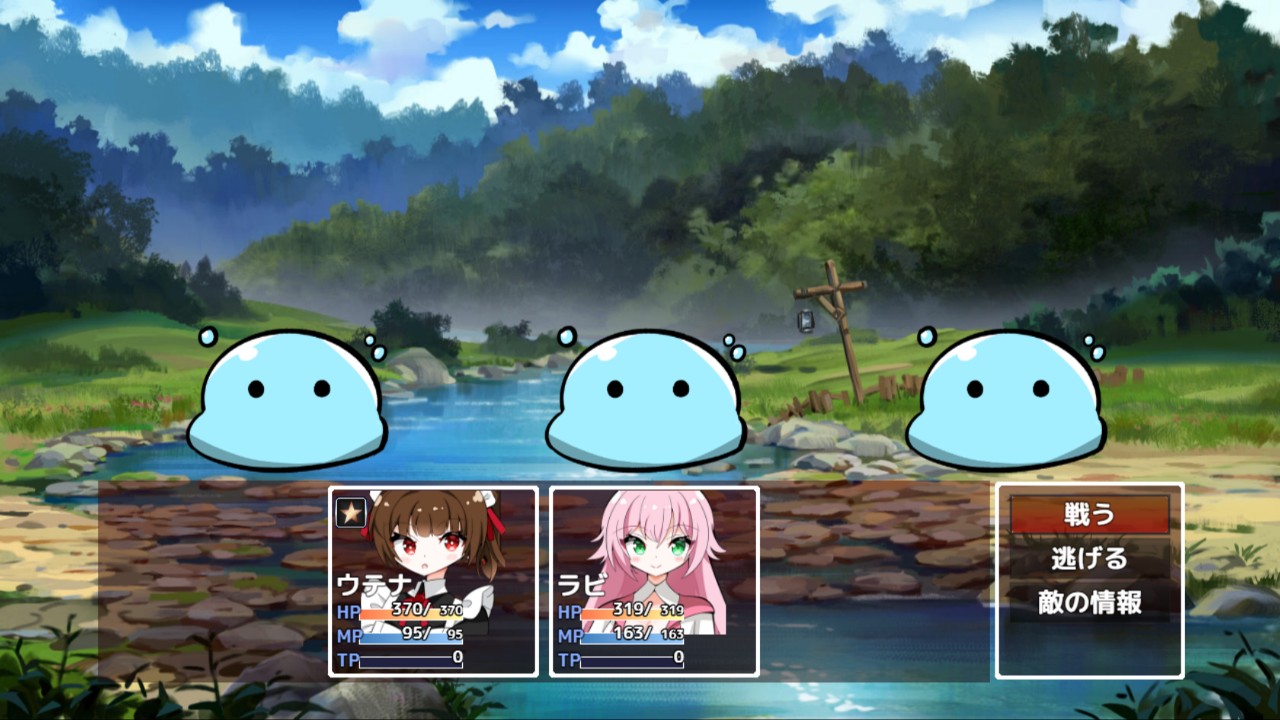Select the 逃げる escape command

point(1089,559)
